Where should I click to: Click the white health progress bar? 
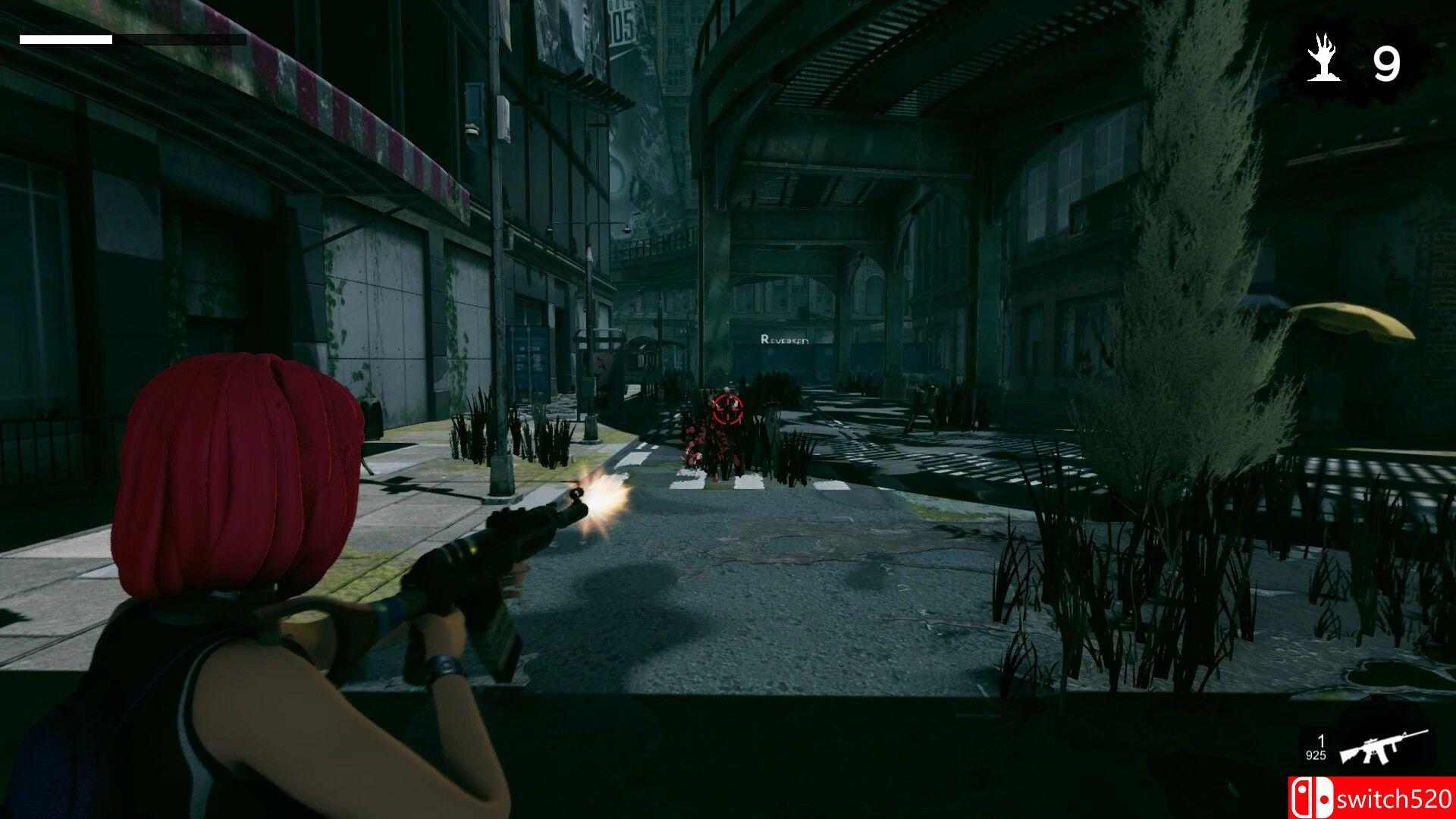coord(64,39)
